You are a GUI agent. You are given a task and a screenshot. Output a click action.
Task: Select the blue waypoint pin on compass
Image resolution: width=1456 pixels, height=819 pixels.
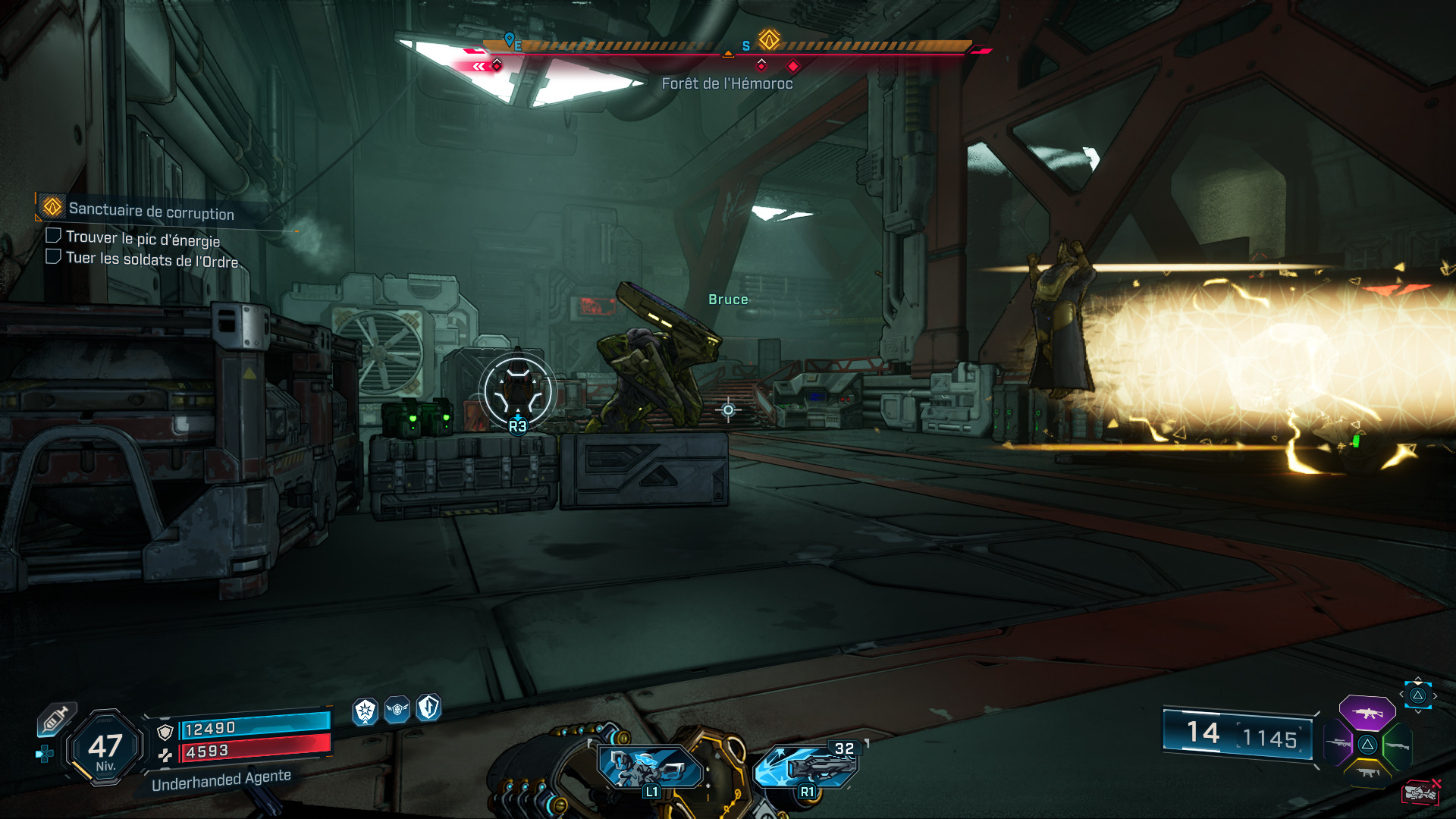(x=510, y=39)
